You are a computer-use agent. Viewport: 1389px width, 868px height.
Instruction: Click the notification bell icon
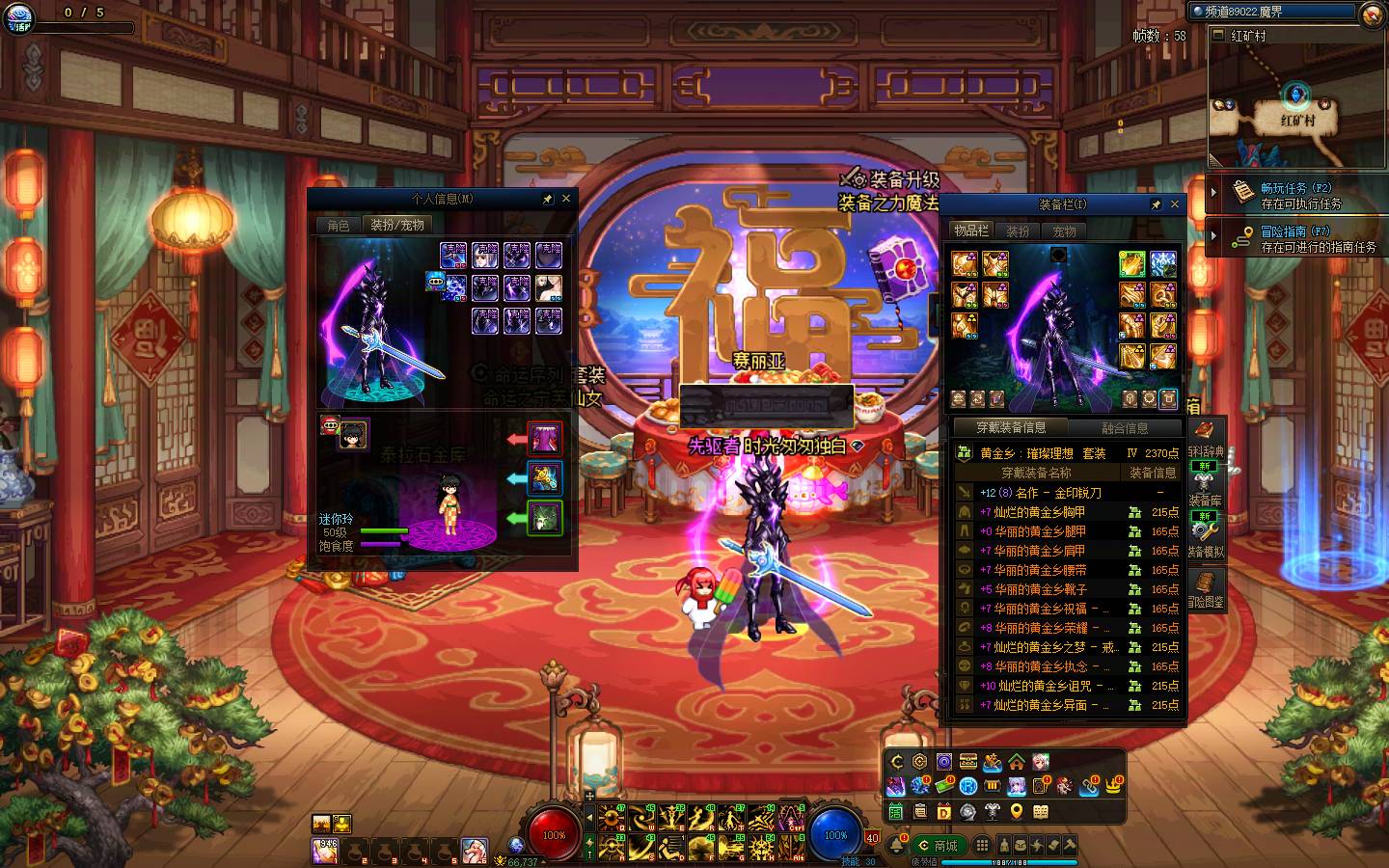point(897,846)
